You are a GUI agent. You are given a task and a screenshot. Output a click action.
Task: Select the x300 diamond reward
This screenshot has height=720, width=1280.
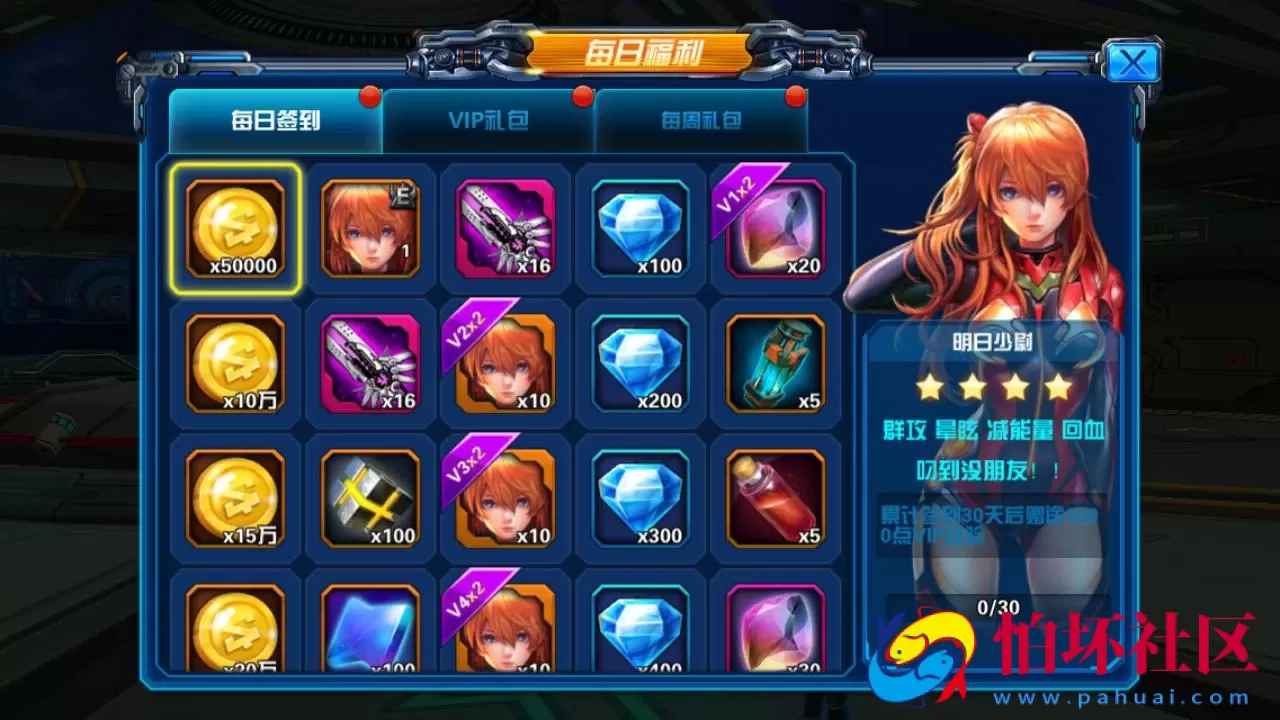point(639,500)
